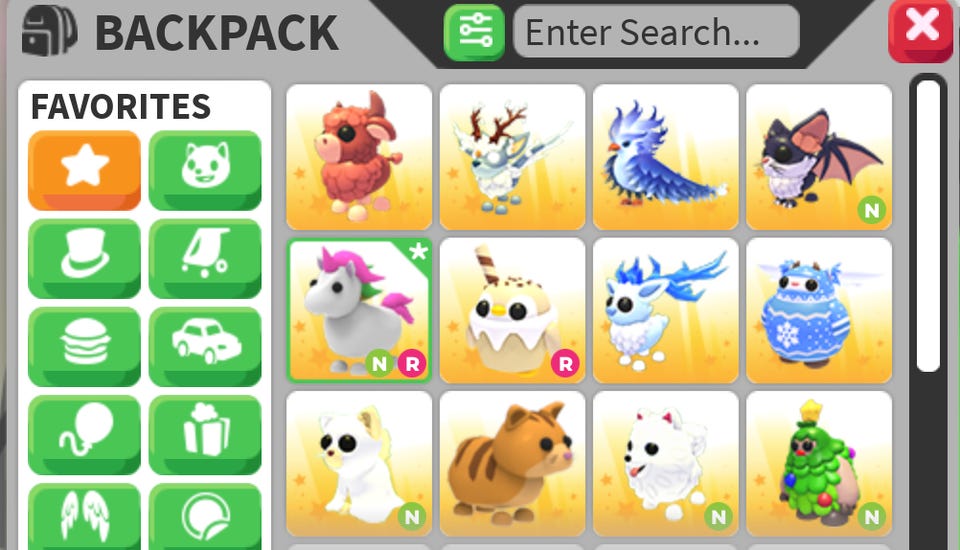This screenshot has width=960, height=550.
Task: Pick the black bat-winged cat pet
Action: click(x=818, y=157)
